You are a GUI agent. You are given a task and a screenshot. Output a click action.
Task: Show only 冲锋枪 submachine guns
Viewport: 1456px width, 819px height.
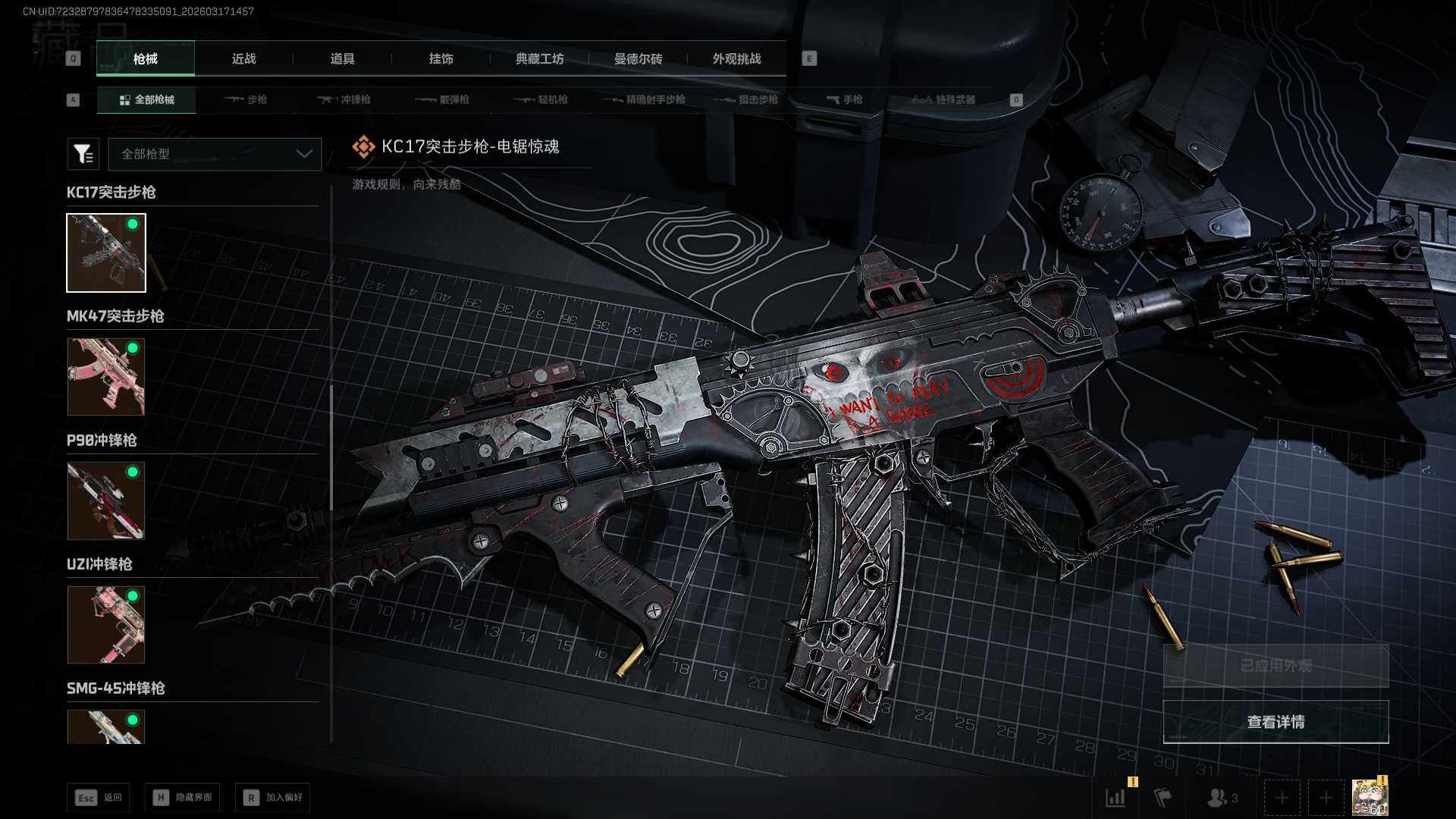(x=344, y=99)
